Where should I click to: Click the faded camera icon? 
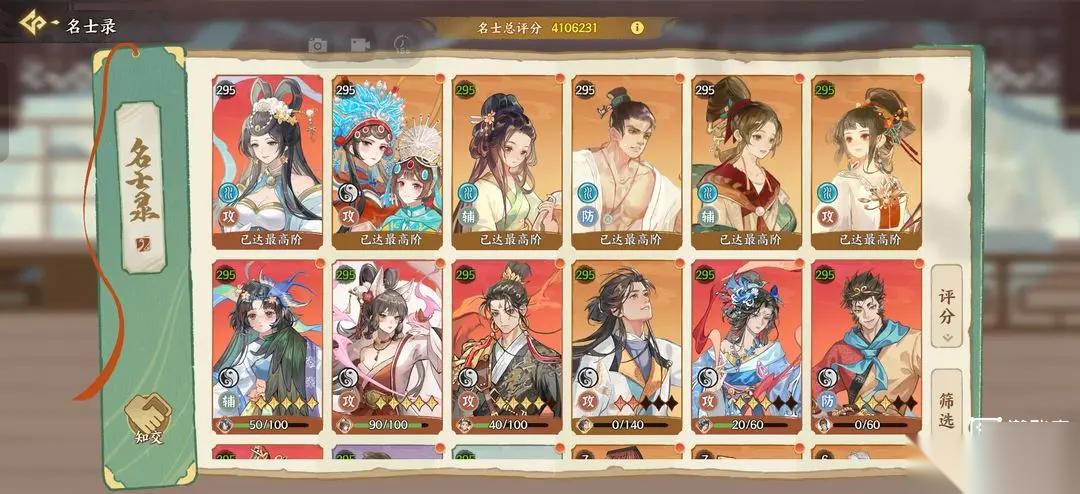click(318, 45)
